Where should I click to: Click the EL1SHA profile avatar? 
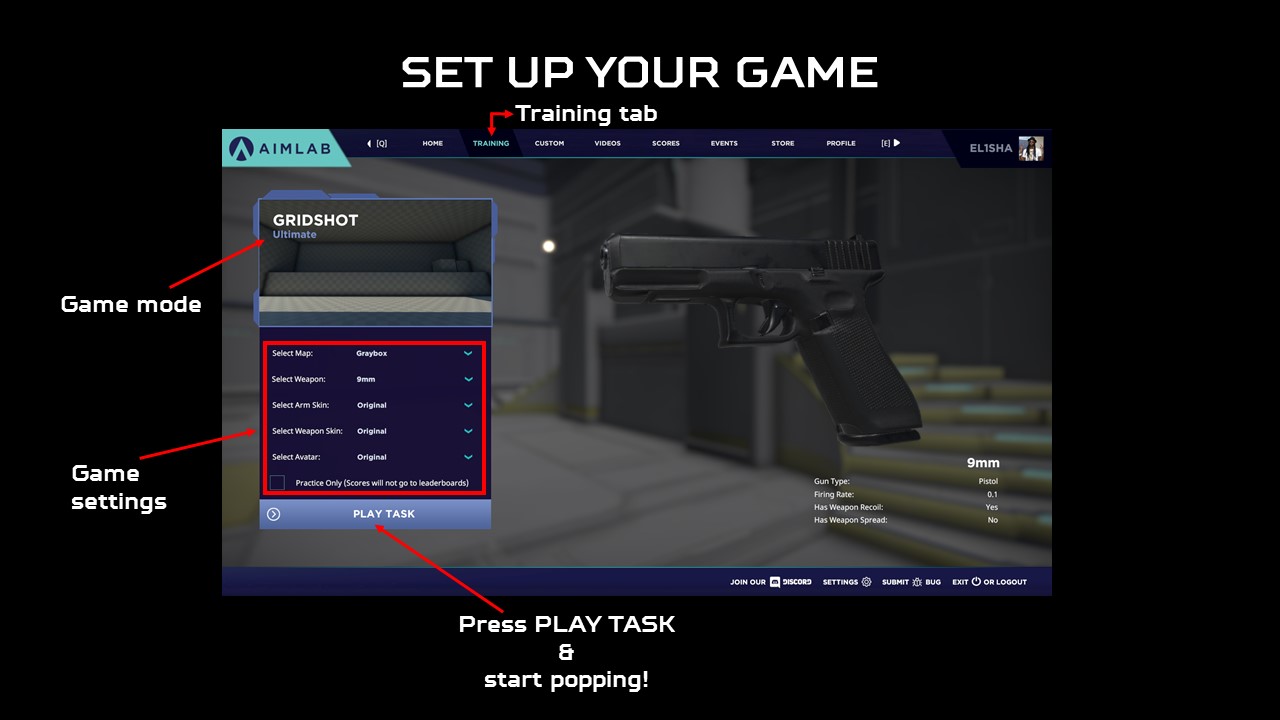1031,148
